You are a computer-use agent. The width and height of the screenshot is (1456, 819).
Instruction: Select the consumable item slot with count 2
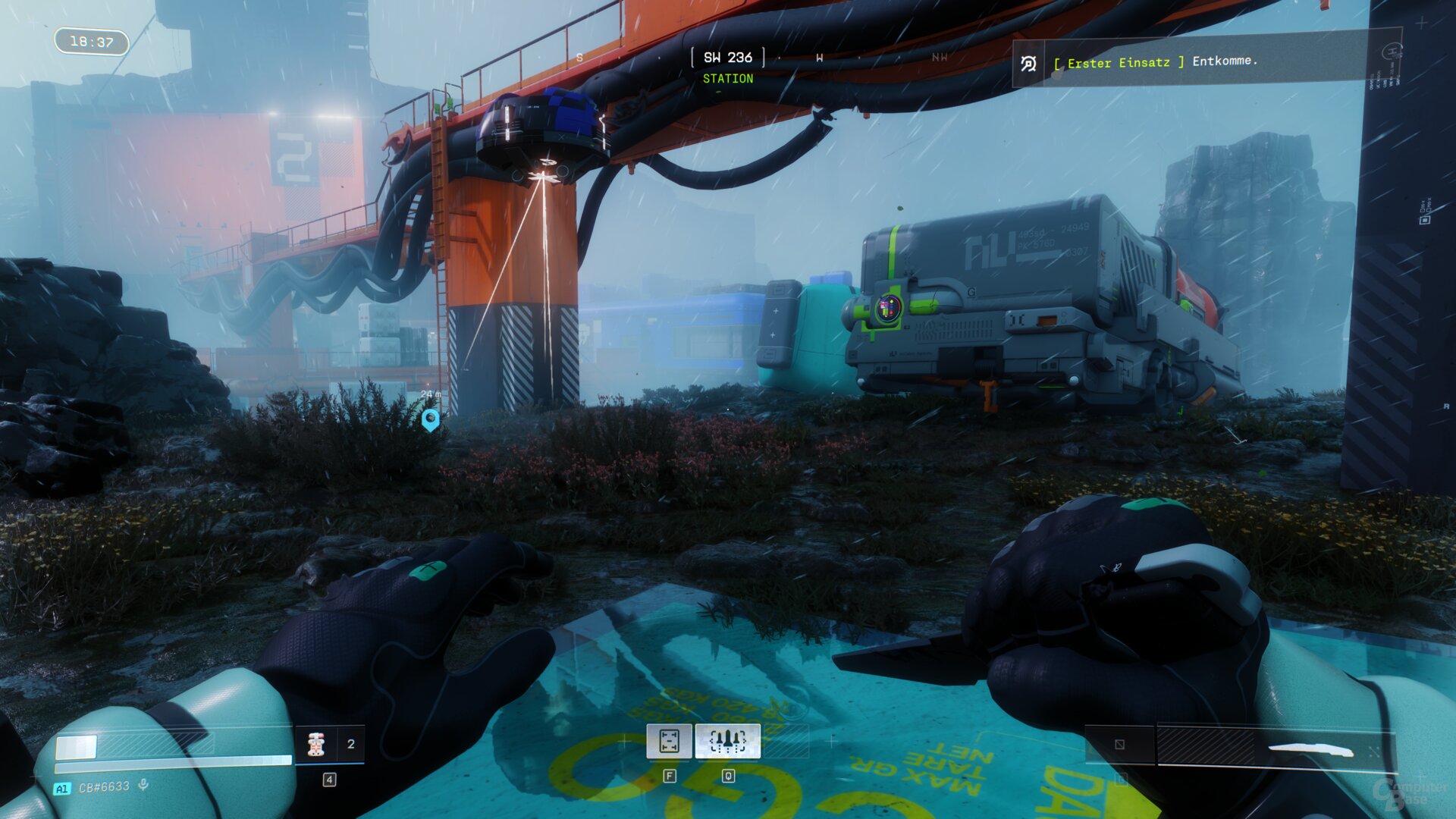coord(330,744)
